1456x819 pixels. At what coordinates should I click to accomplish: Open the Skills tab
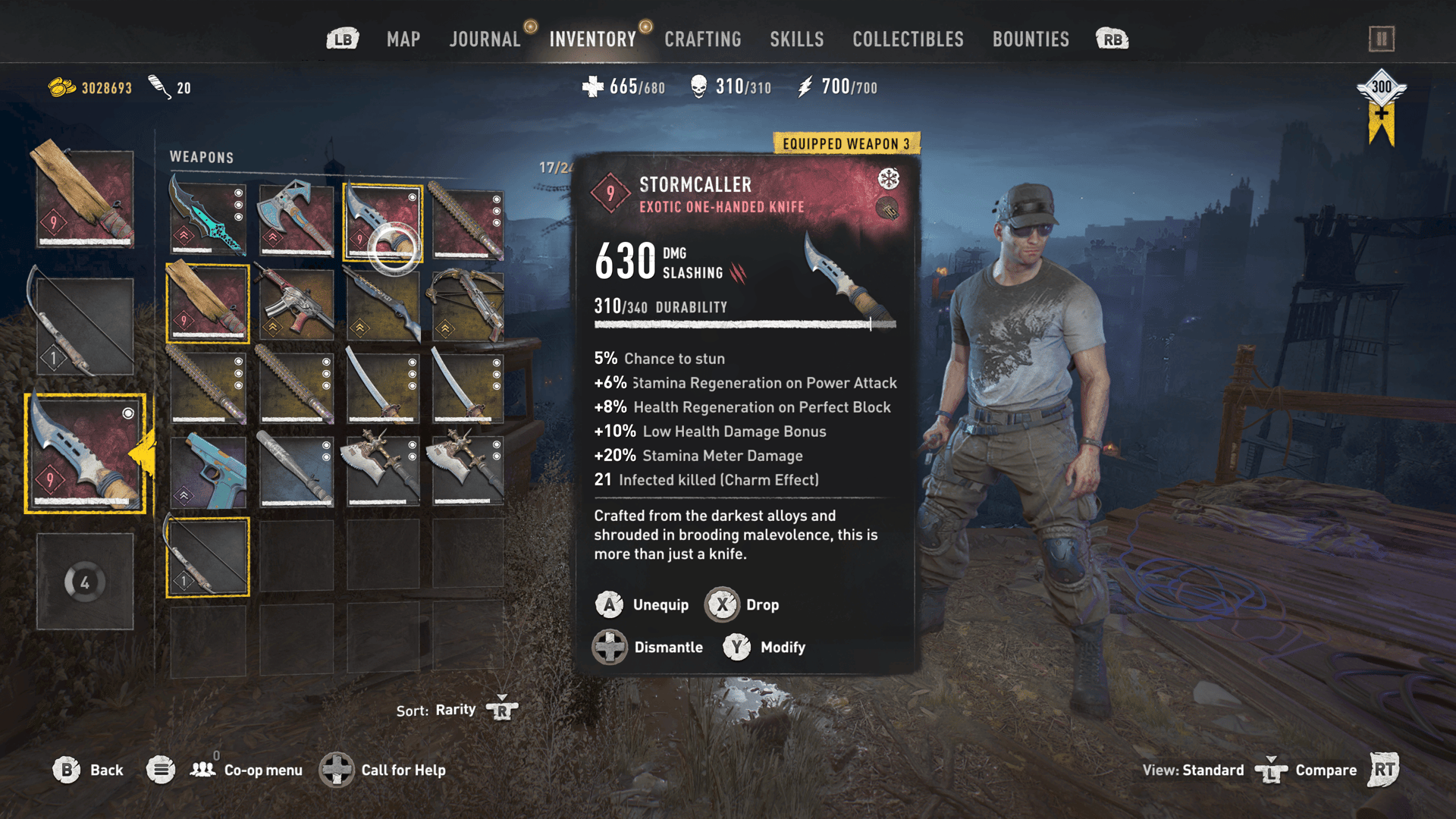[x=796, y=39]
